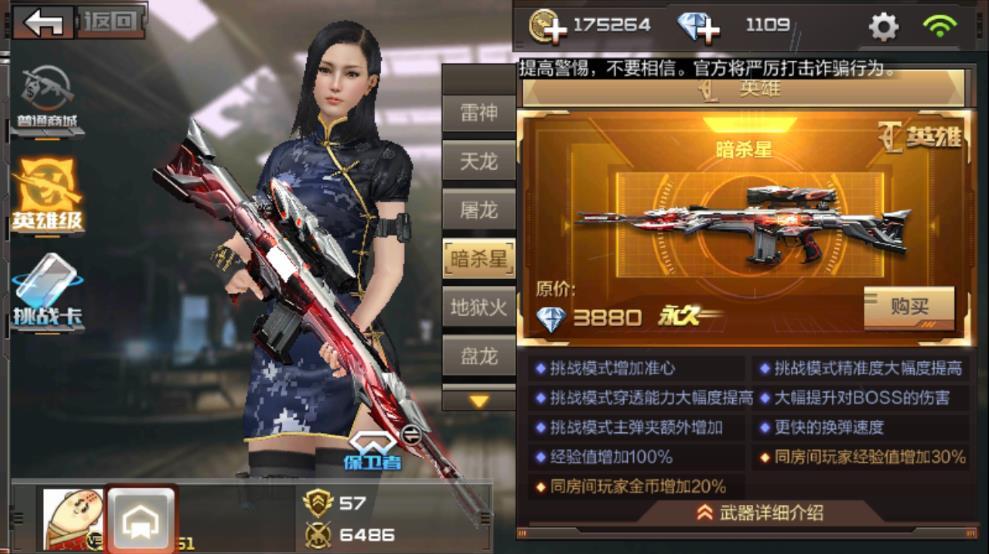Add more gold coins with the plus icon
Screen dimensions: 989x554
pos(546,26)
